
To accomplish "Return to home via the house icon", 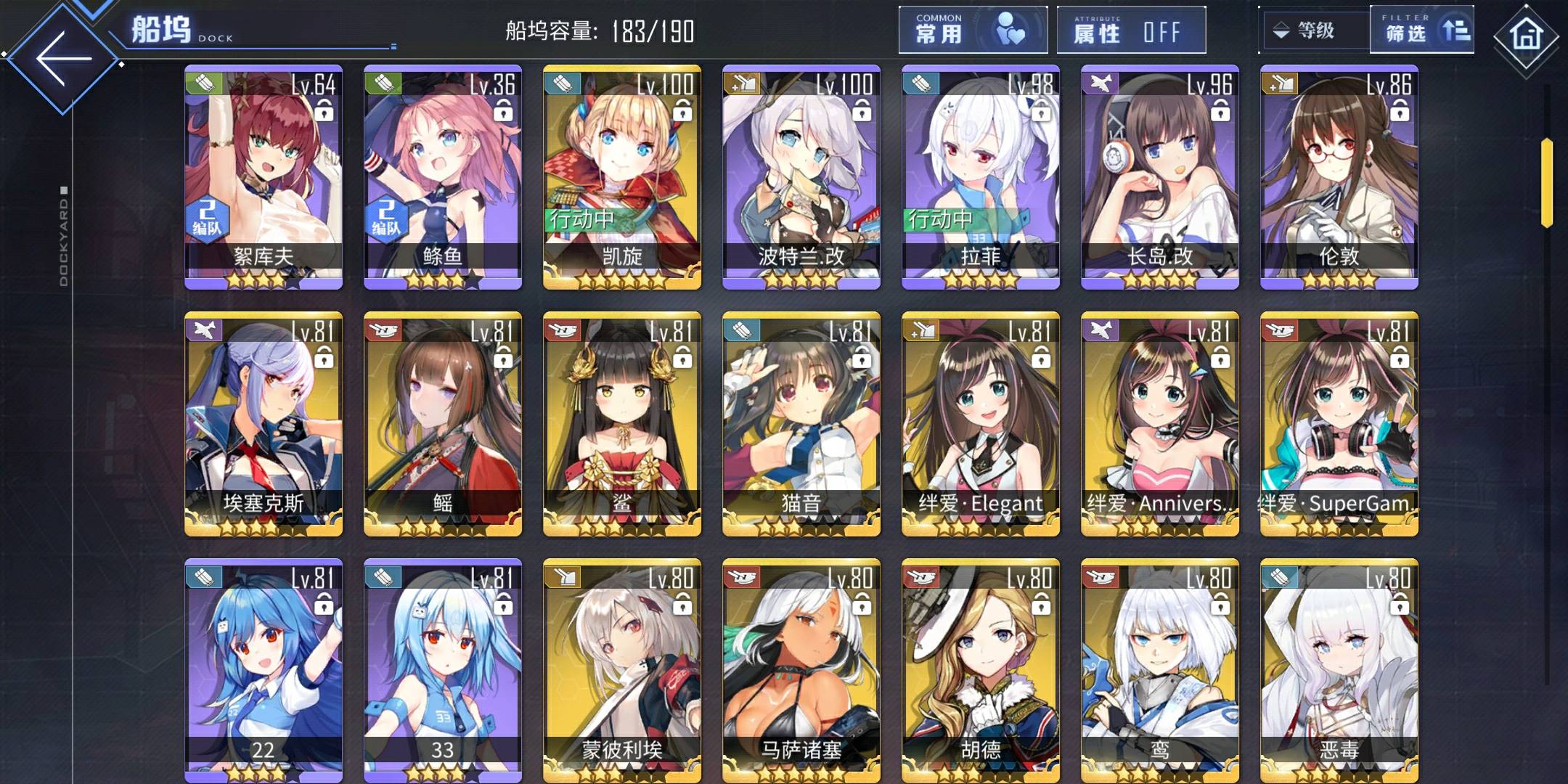I will click(1525, 35).
